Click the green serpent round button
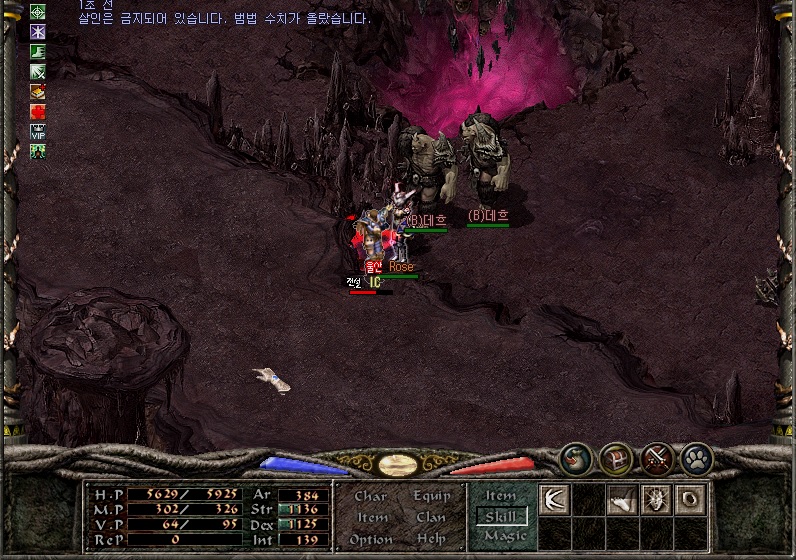Image resolution: width=796 pixels, height=560 pixels. tap(574, 458)
